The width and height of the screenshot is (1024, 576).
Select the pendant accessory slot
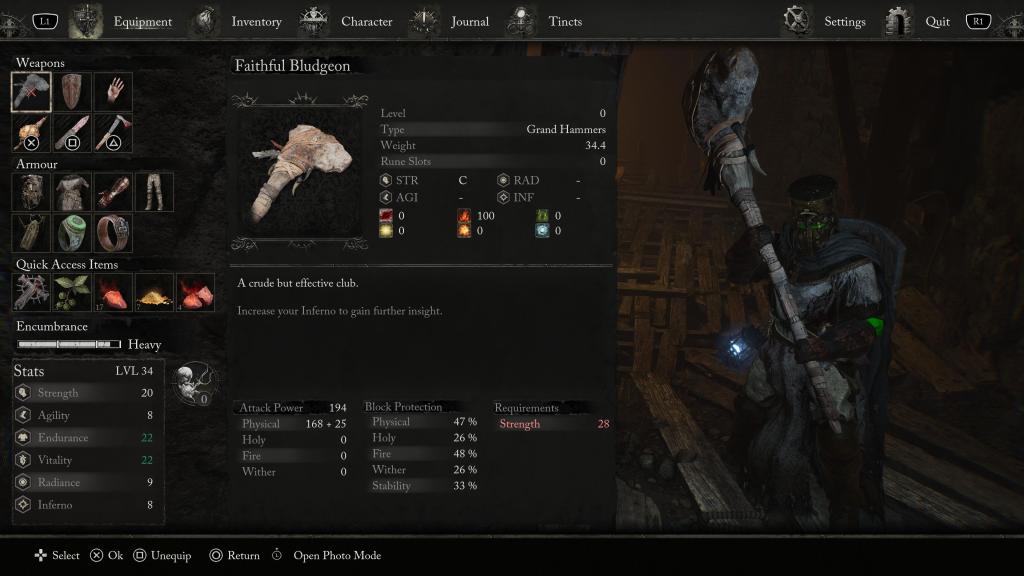pos(32,233)
